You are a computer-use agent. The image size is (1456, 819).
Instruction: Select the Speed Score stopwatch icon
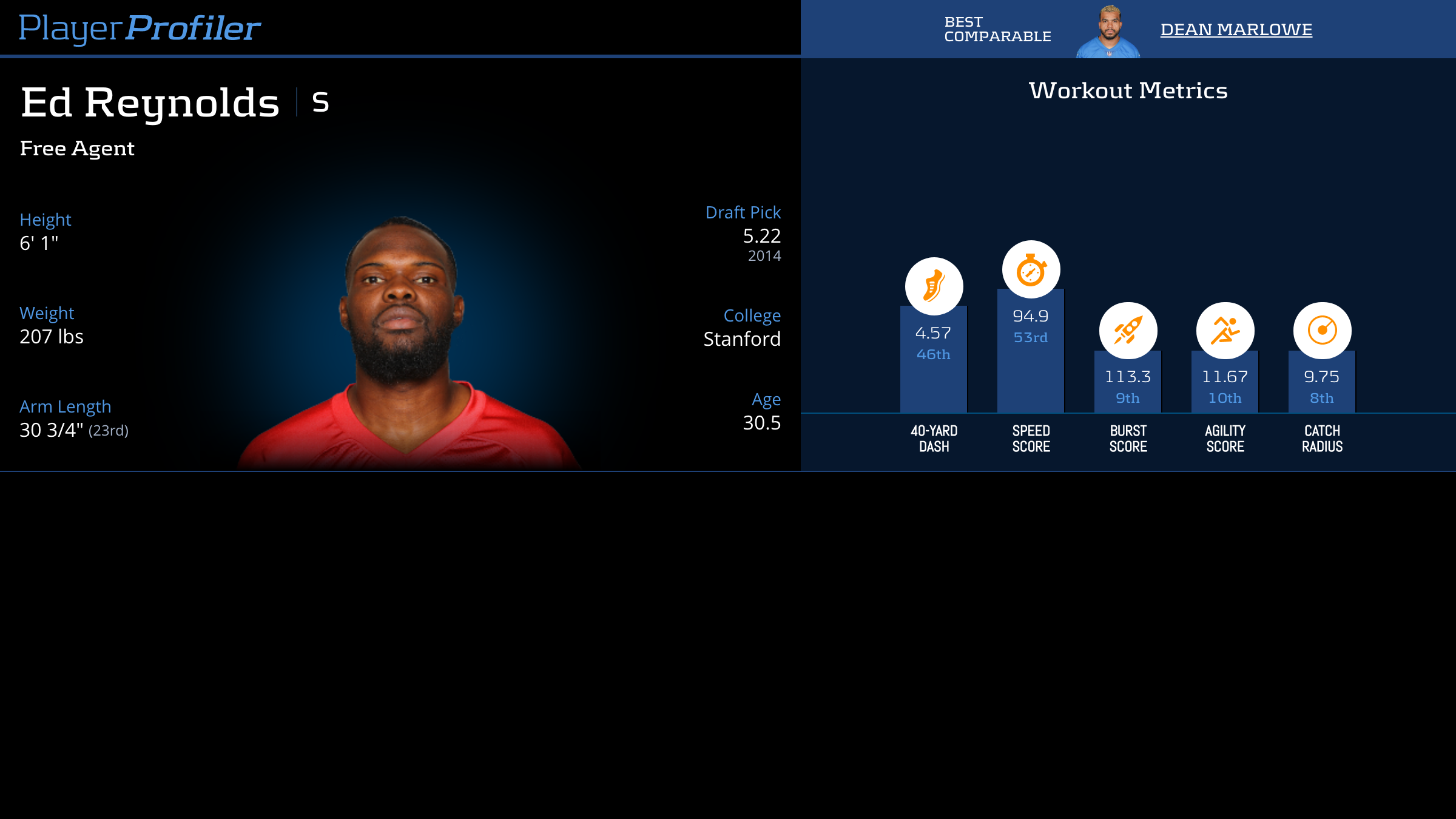[x=1031, y=269]
